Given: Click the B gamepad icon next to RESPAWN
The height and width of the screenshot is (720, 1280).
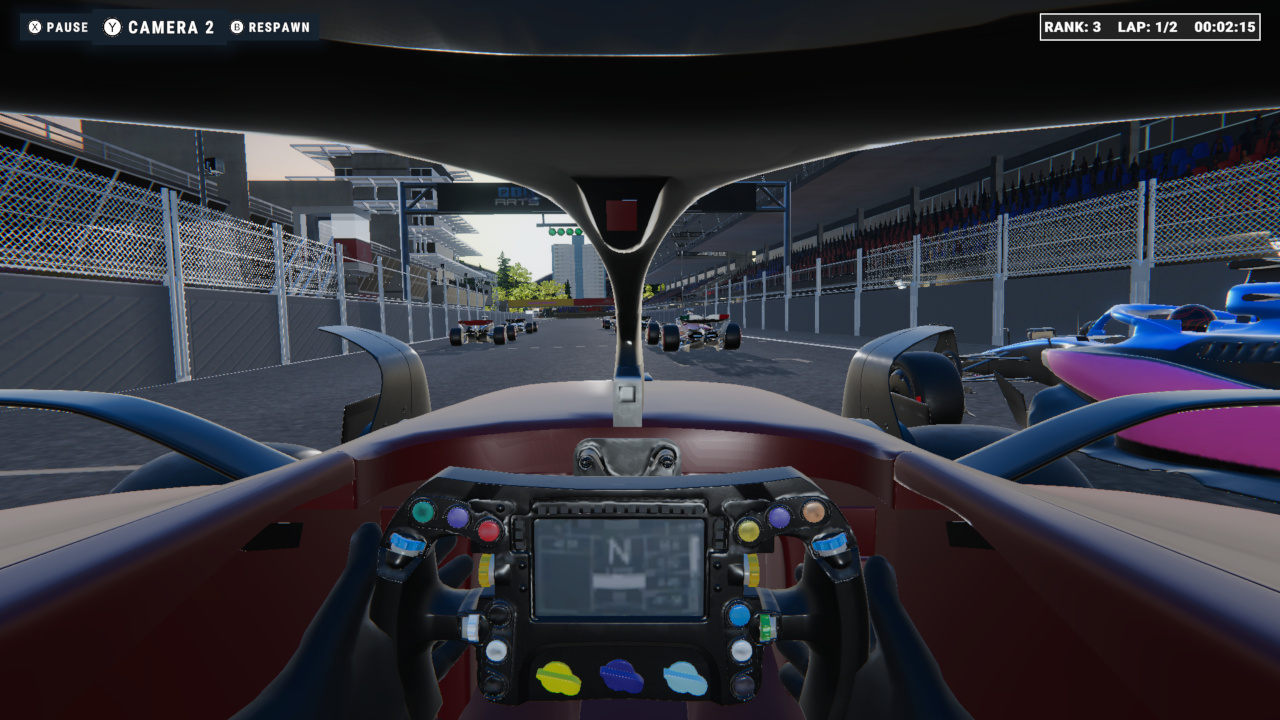Looking at the screenshot, I should point(237,27).
